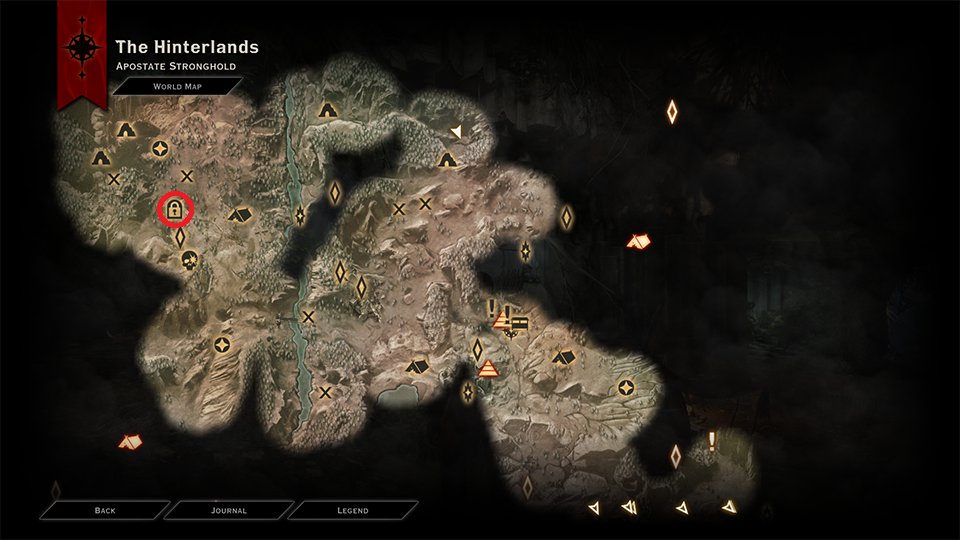This screenshot has height=540, width=960.
Task: Open the Journal
Action: (x=229, y=510)
